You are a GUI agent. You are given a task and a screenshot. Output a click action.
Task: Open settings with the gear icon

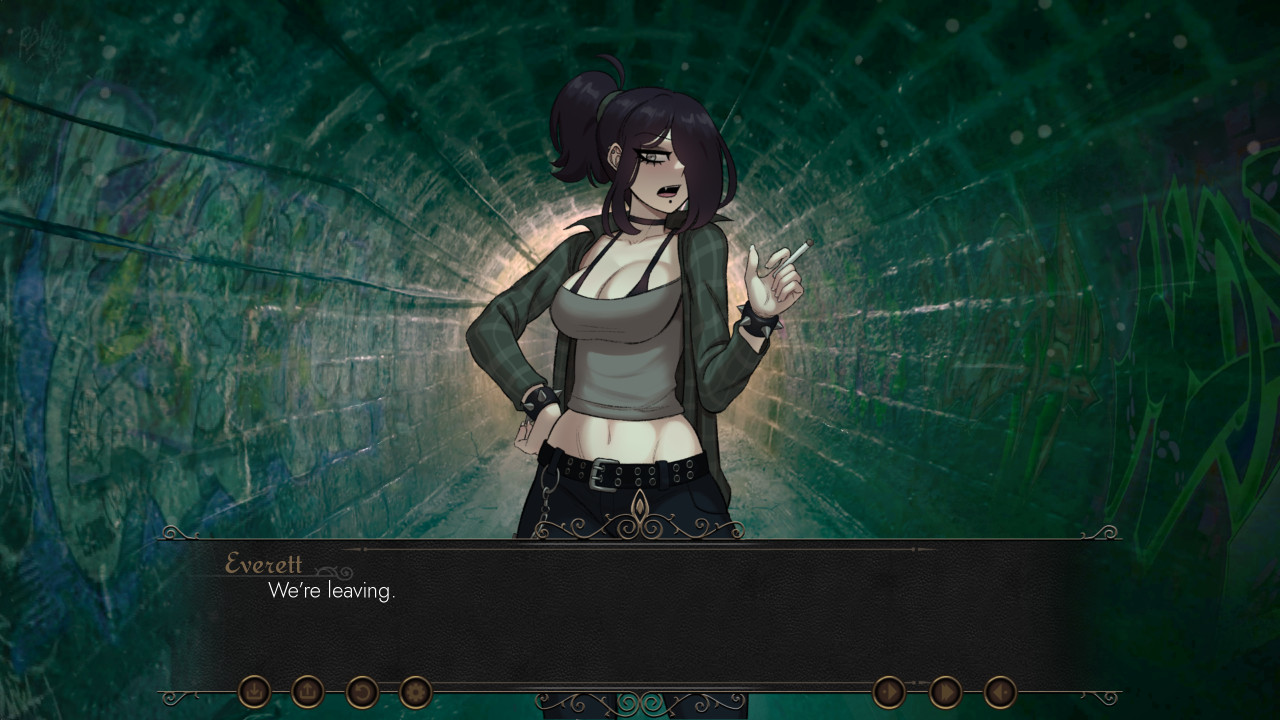tap(416, 691)
